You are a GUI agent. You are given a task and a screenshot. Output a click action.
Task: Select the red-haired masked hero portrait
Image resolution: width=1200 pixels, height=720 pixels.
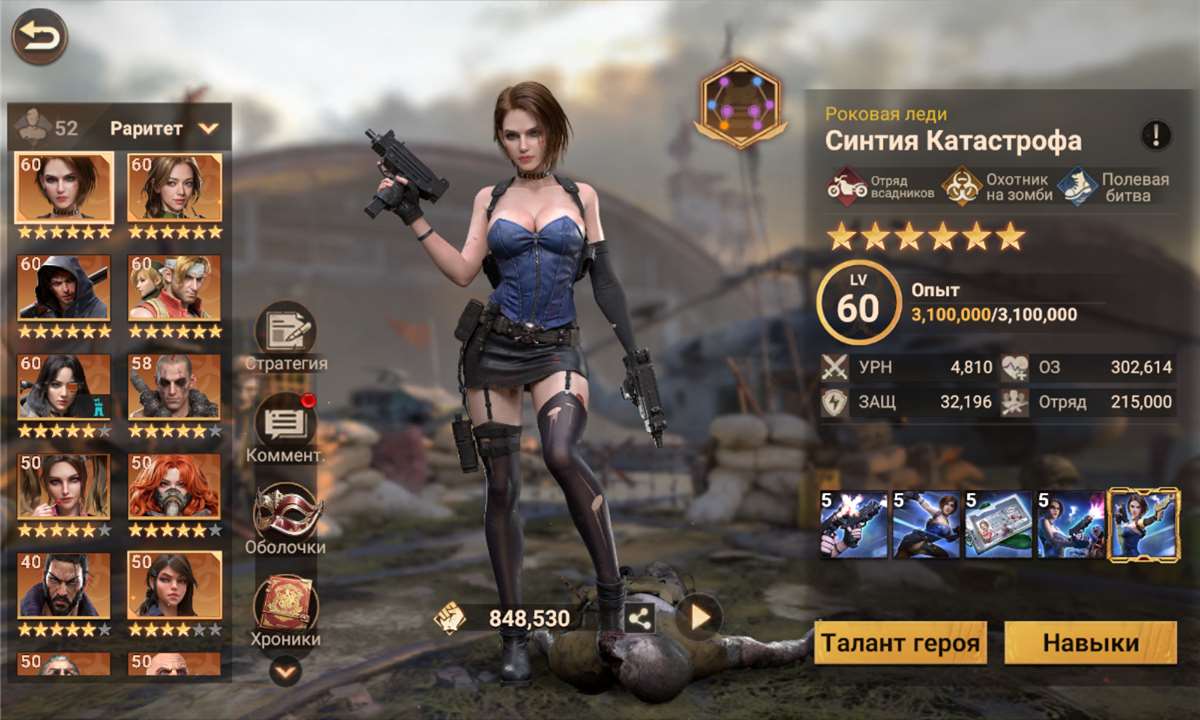pyautogui.click(x=174, y=487)
